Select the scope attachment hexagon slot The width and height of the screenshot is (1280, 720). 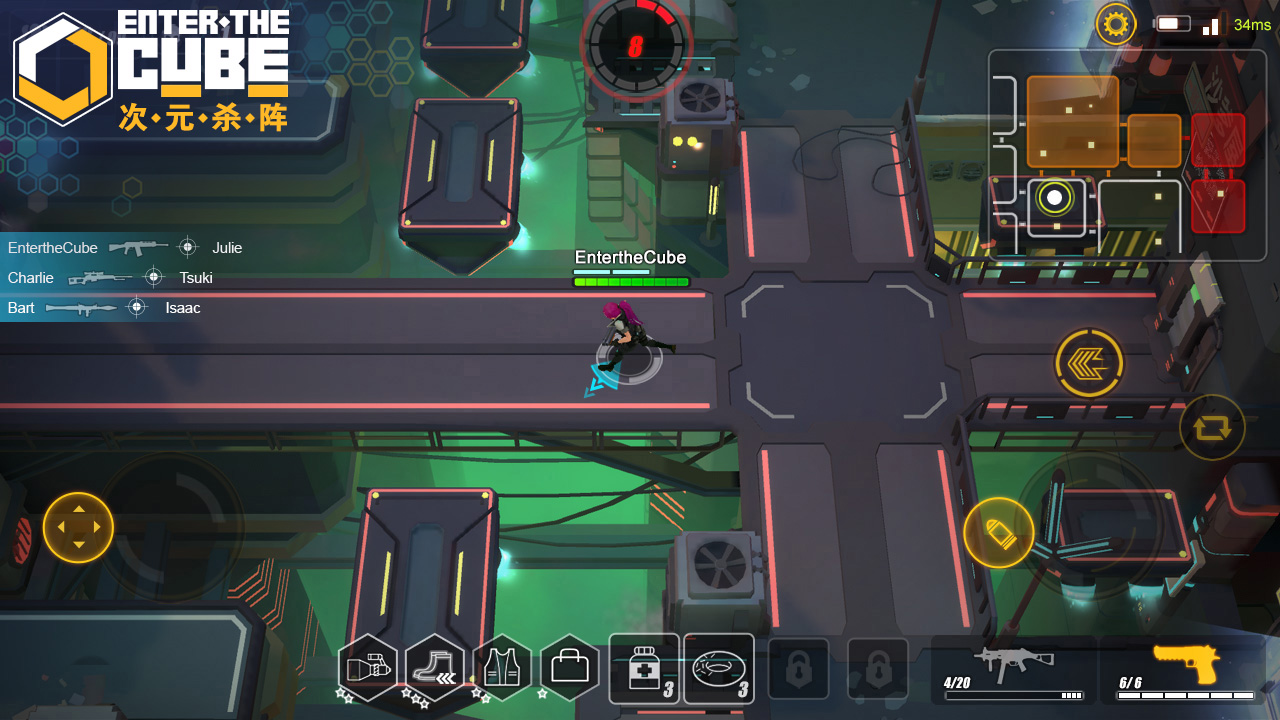(x=367, y=667)
